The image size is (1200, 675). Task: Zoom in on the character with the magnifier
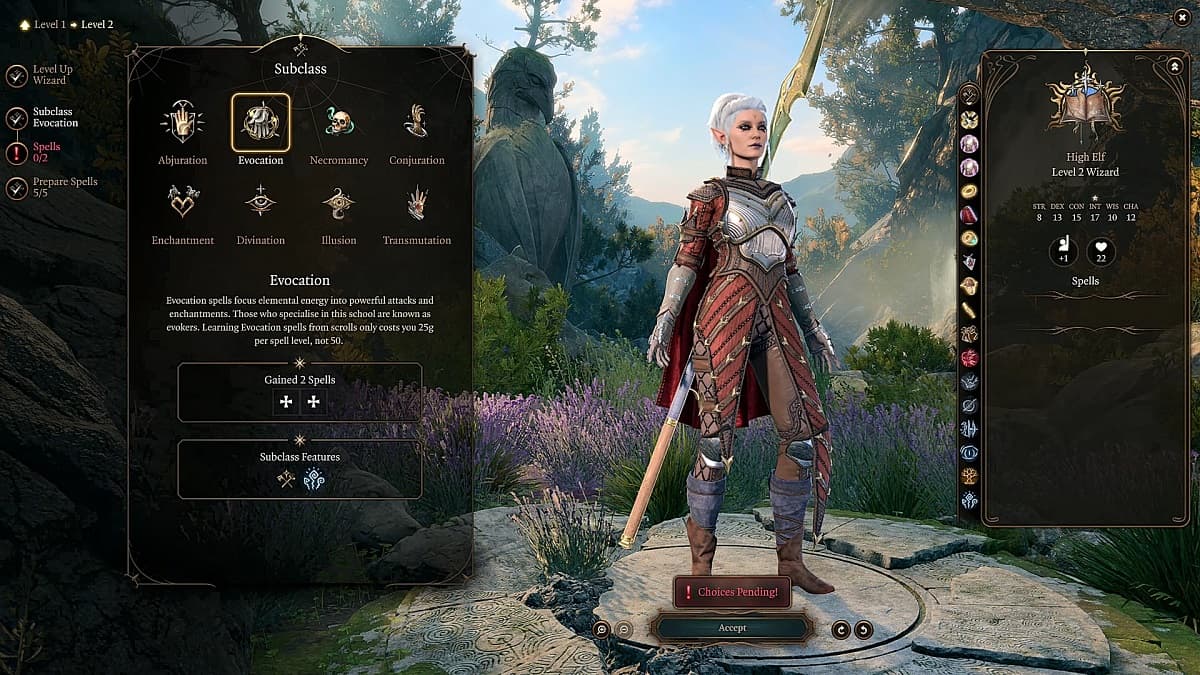point(601,629)
